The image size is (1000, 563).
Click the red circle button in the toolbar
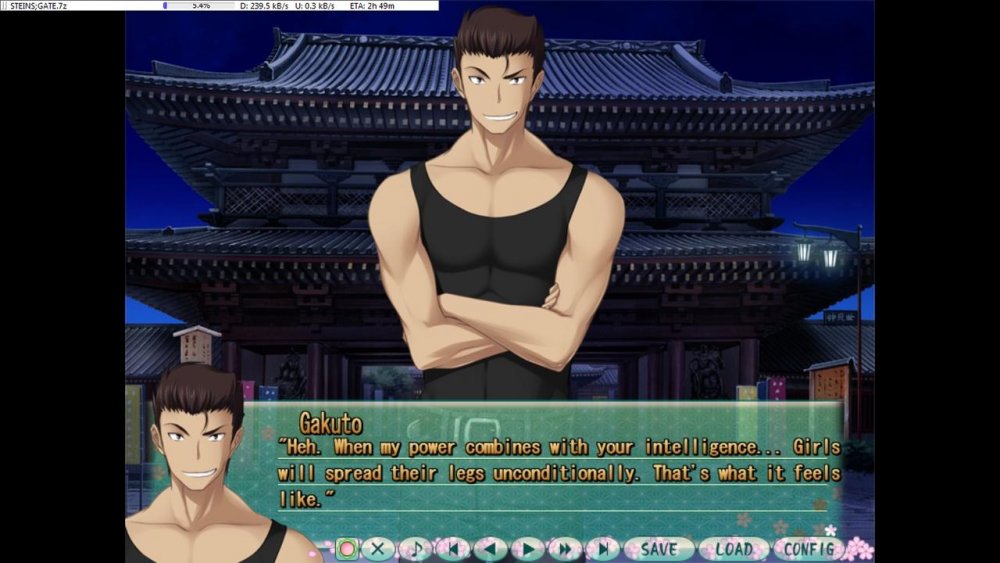(x=347, y=549)
